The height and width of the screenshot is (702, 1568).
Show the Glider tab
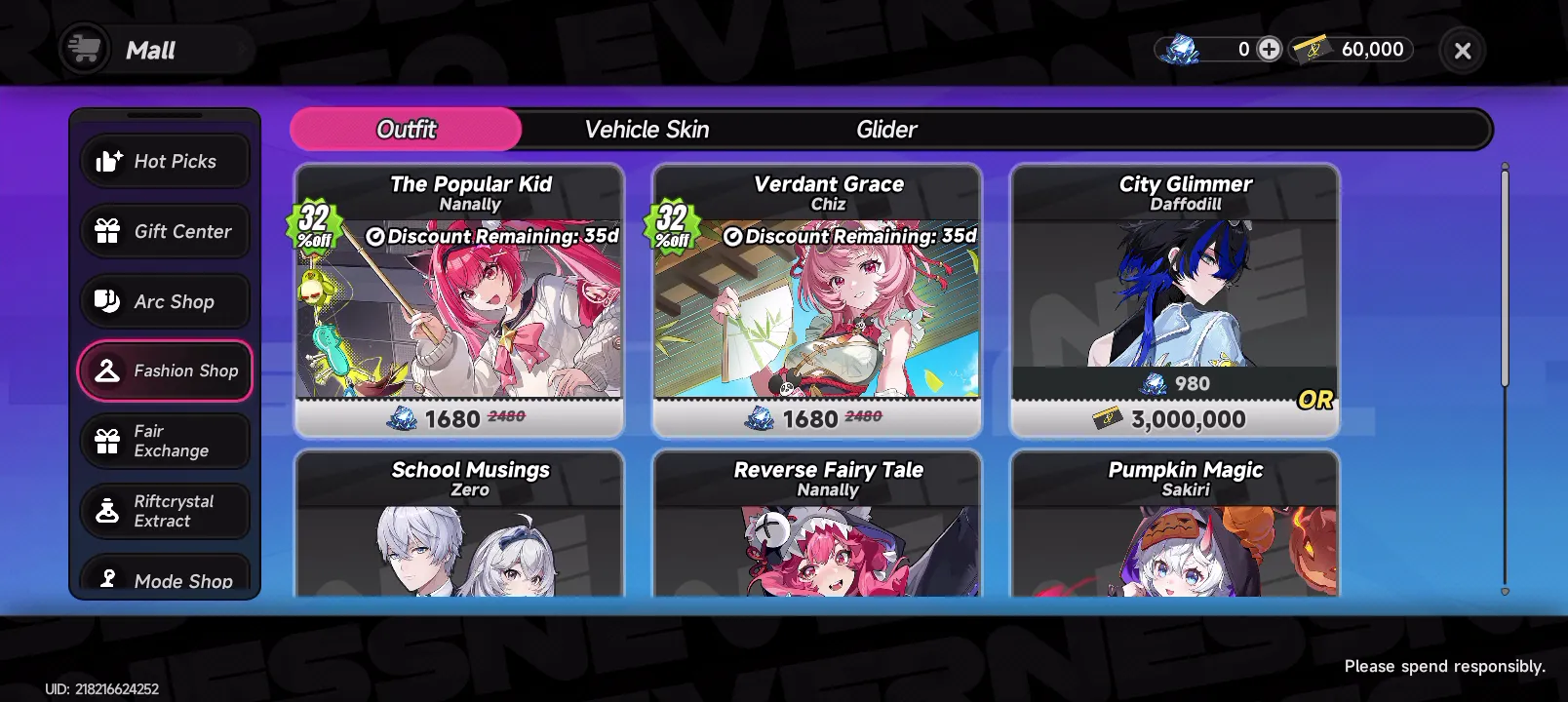(x=886, y=130)
